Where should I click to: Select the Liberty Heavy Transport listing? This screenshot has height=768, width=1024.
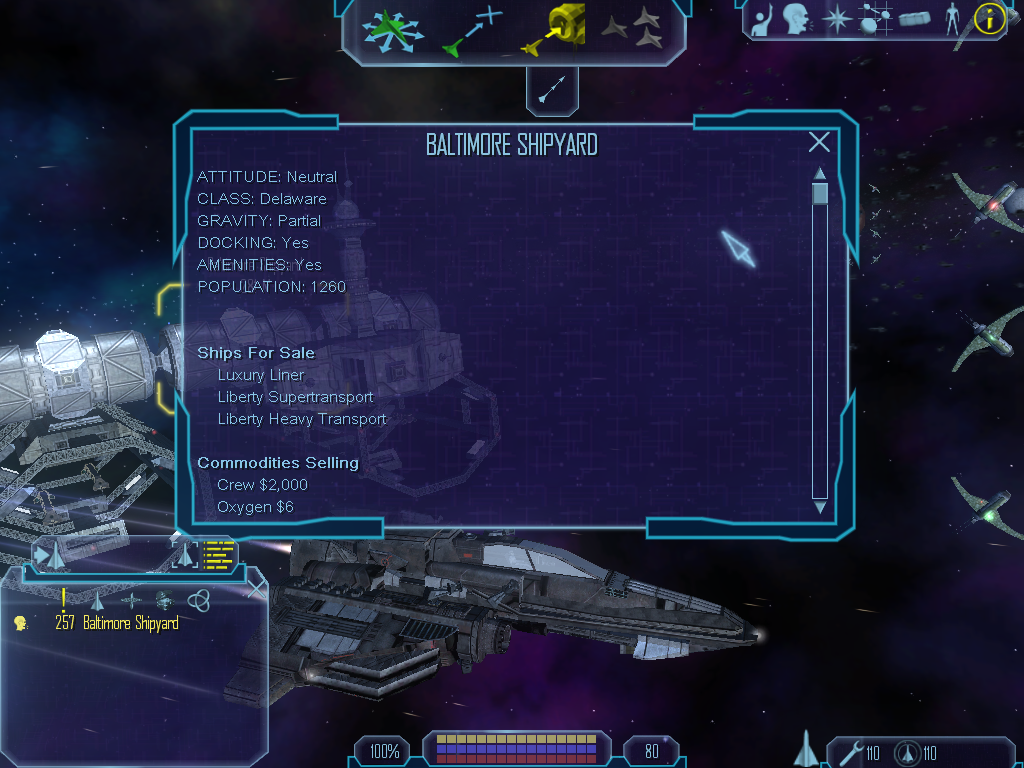pos(302,419)
